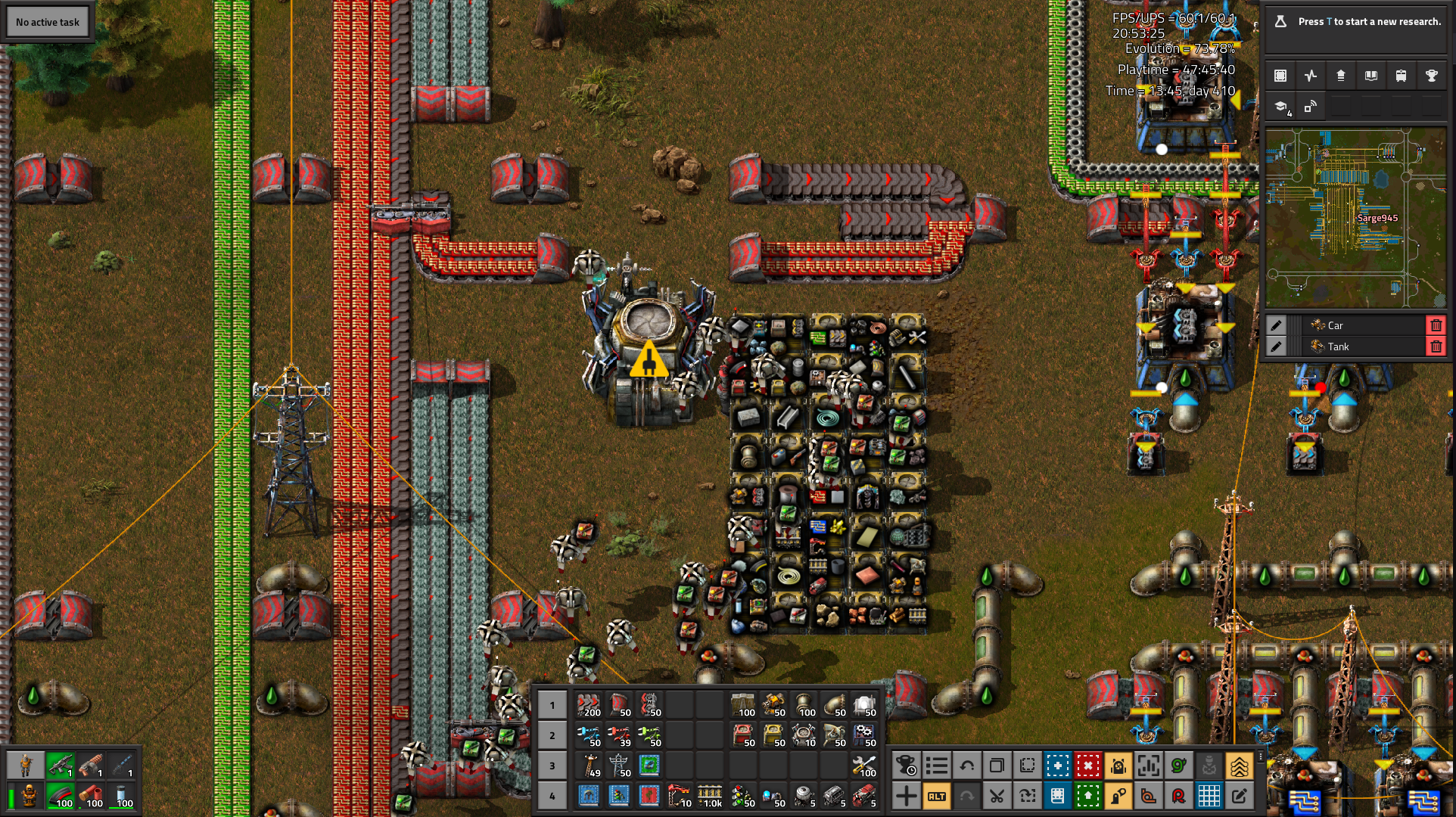Select the copy tool in the shortcut bar
The image size is (1456, 817).
[997, 766]
